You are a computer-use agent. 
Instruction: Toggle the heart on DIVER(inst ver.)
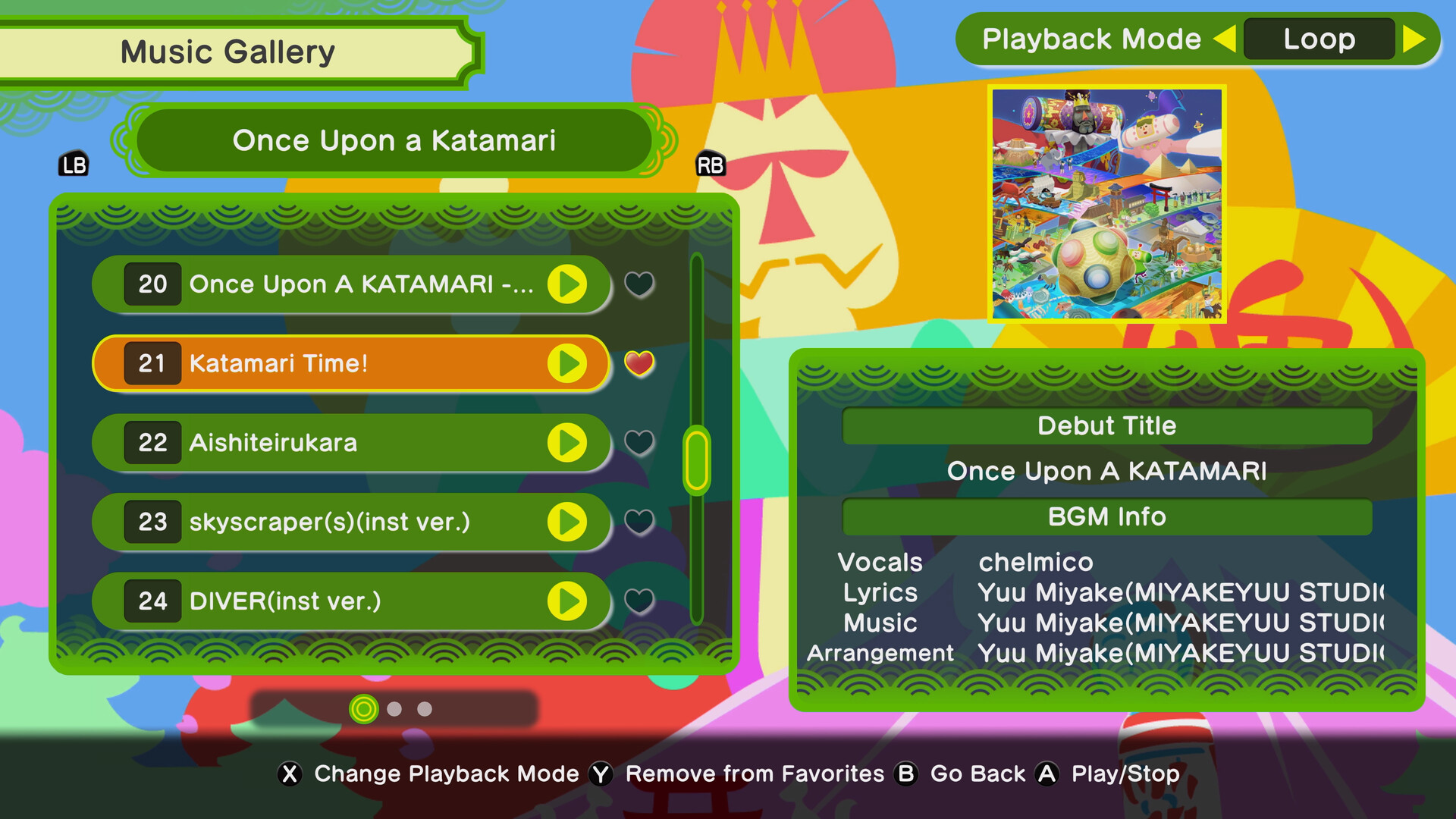pos(639,598)
